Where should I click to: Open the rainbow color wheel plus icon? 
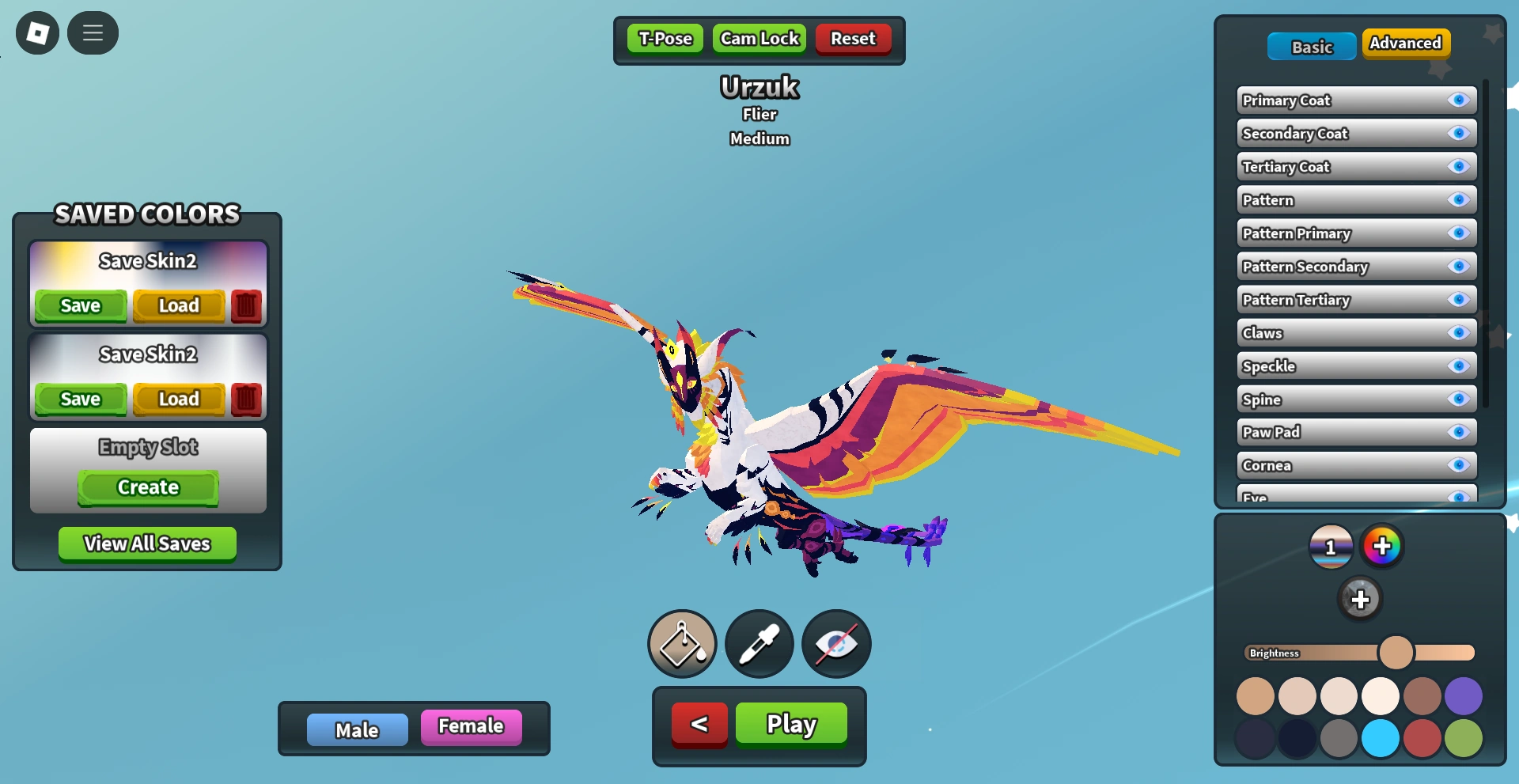[1383, 545]
